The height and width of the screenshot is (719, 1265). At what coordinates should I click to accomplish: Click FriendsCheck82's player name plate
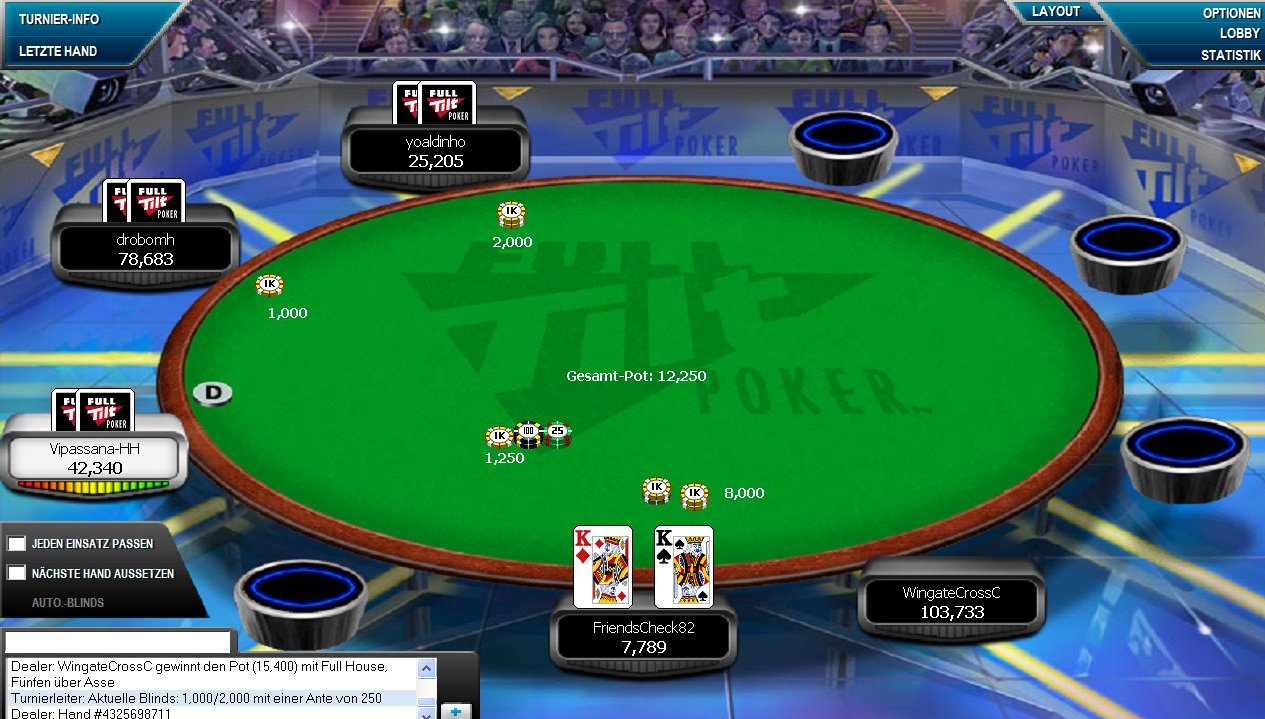[x=643, y=637]
